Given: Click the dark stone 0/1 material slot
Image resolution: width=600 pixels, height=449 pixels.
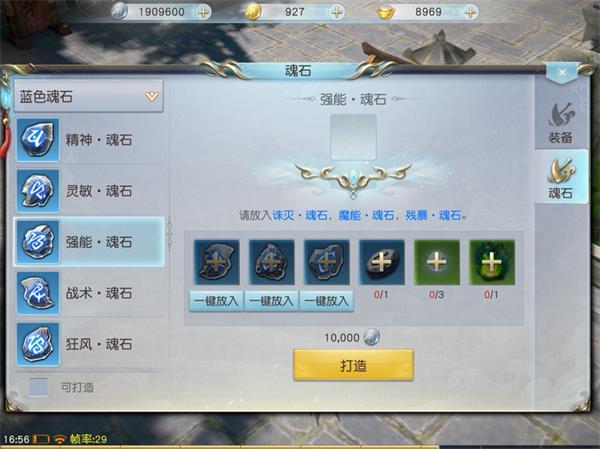Looking at the screenshot, I should tap(381, 263).
